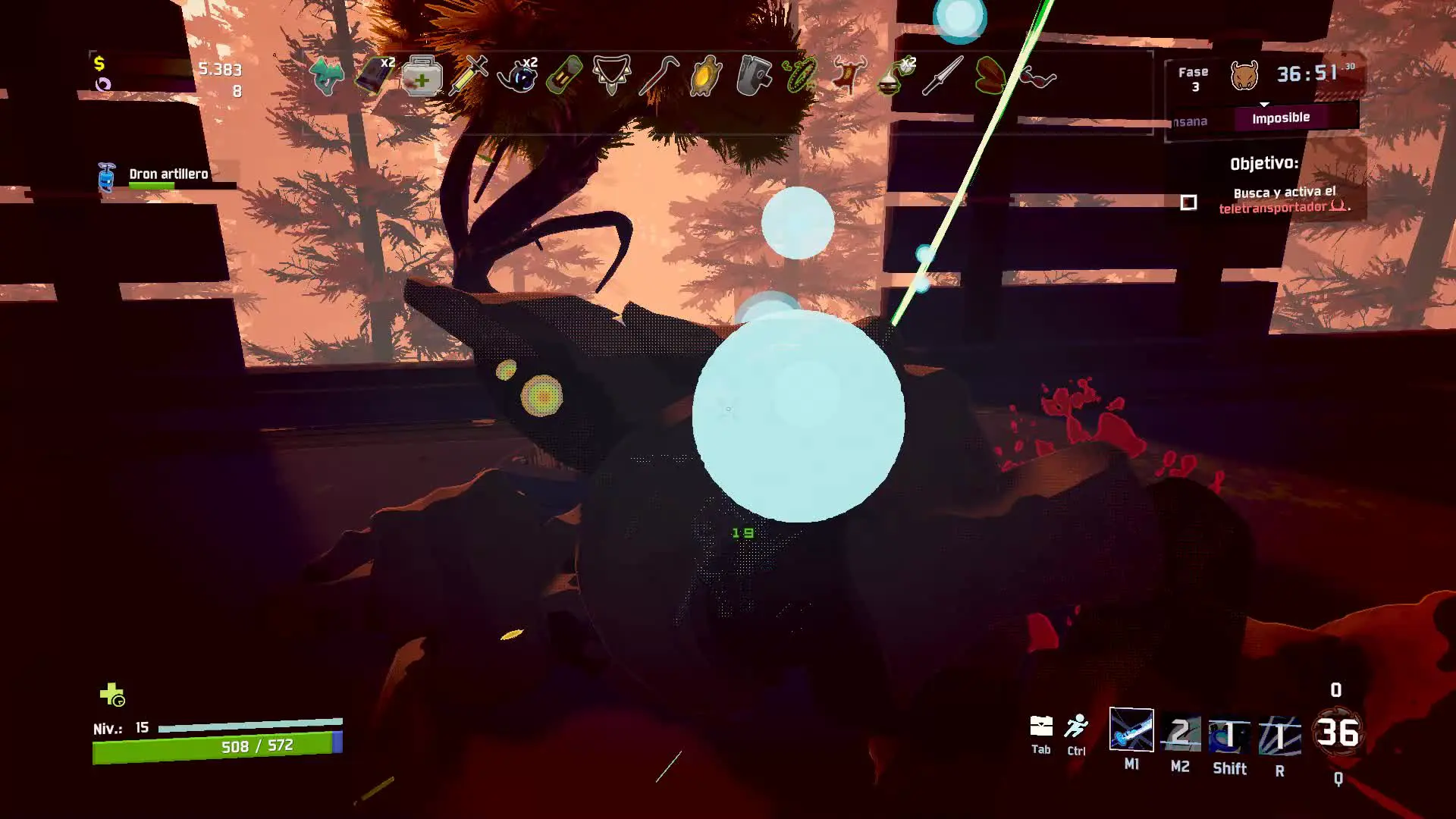Choose the spiked collar item icon
1456x819 pixels.
(x=611, y=76)
